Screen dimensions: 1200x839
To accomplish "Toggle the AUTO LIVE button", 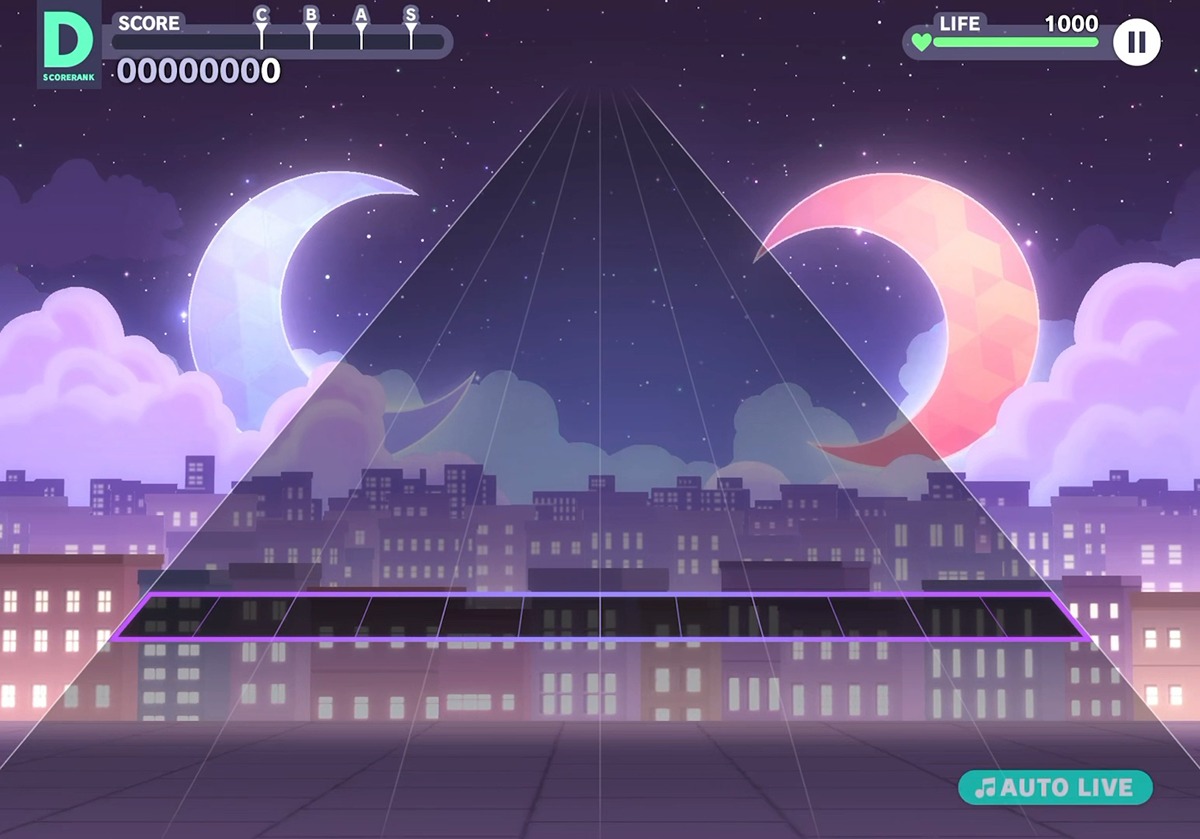I will 1055,787.
